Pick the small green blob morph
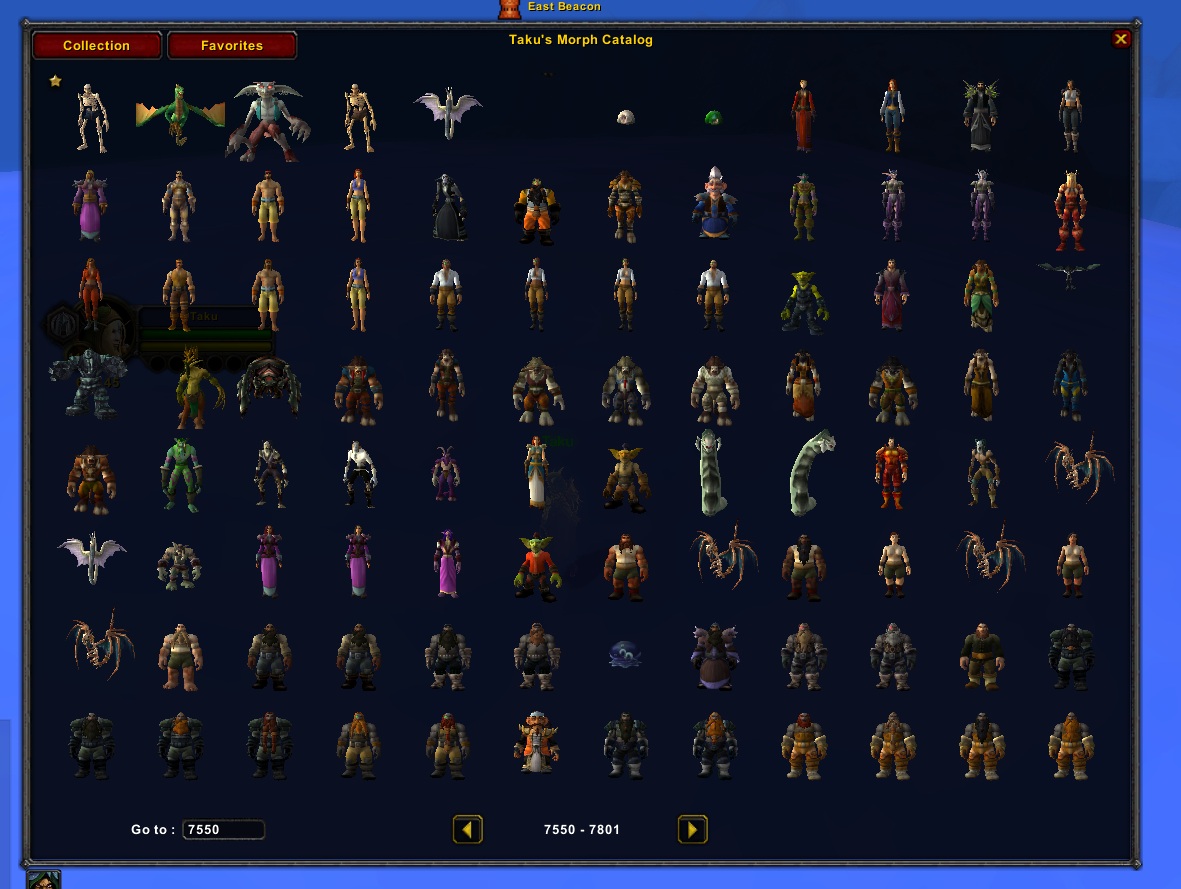 [713, 118]
